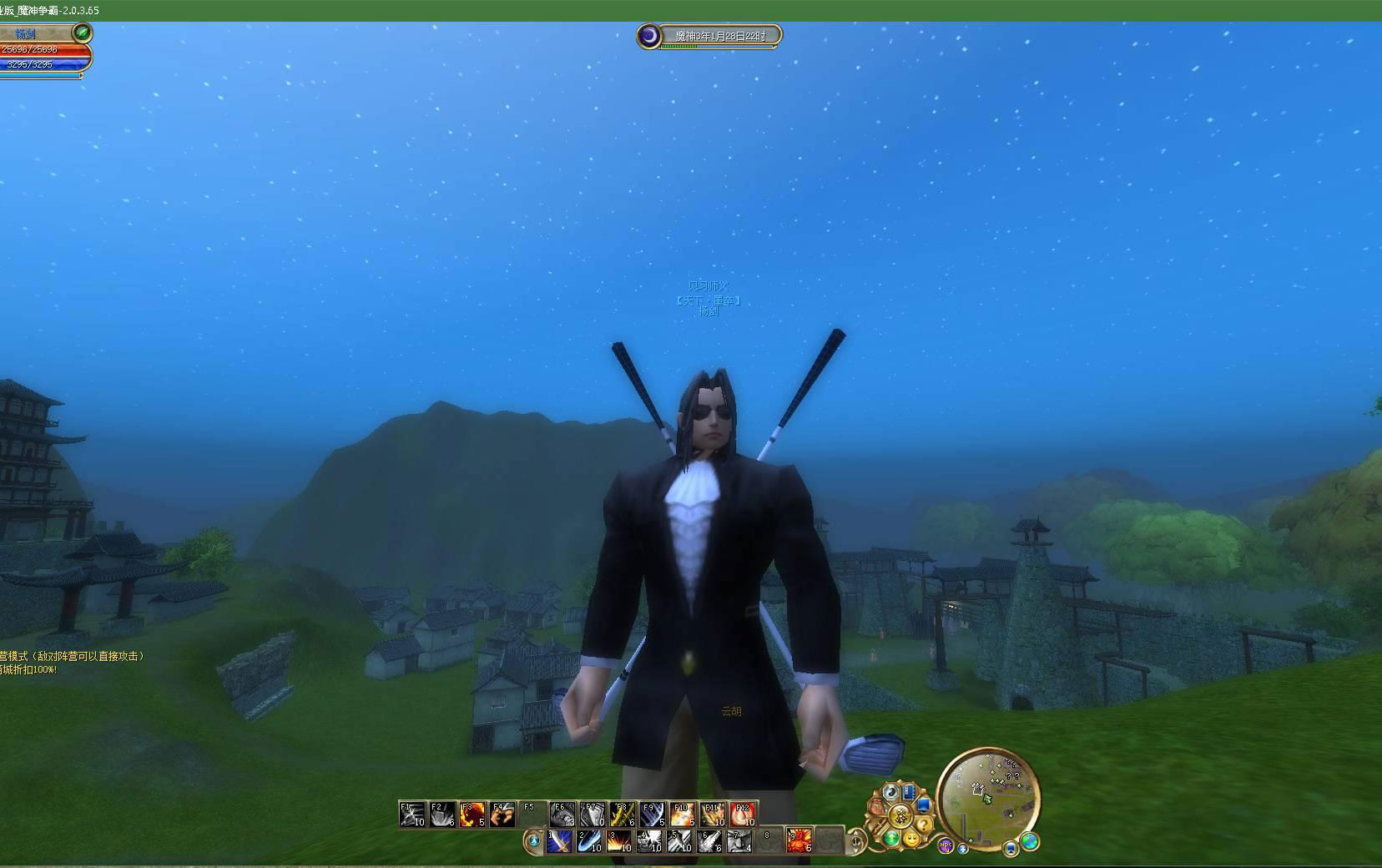Activate the slot 3 explosion burst skill
The image size is (1382, 868).
(x=619, y=840)
